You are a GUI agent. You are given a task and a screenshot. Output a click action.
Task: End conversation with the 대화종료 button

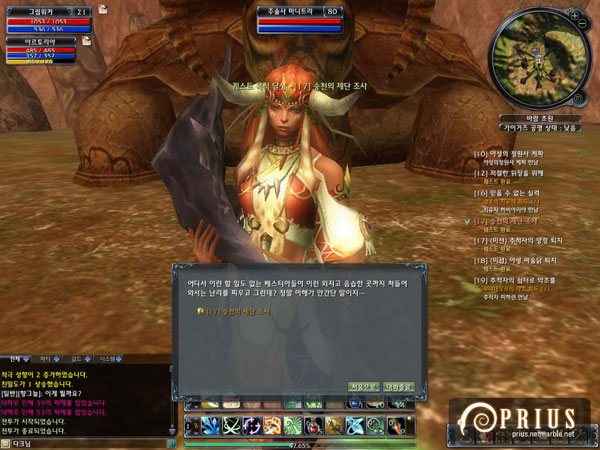tap(397, 385)
